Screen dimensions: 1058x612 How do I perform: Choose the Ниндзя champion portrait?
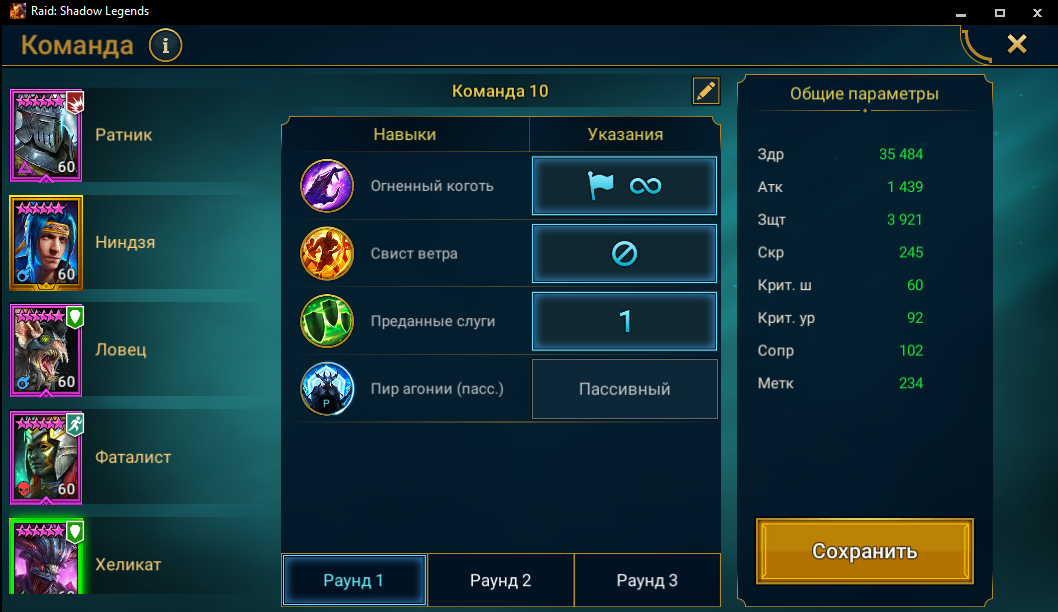pos(47,242)
